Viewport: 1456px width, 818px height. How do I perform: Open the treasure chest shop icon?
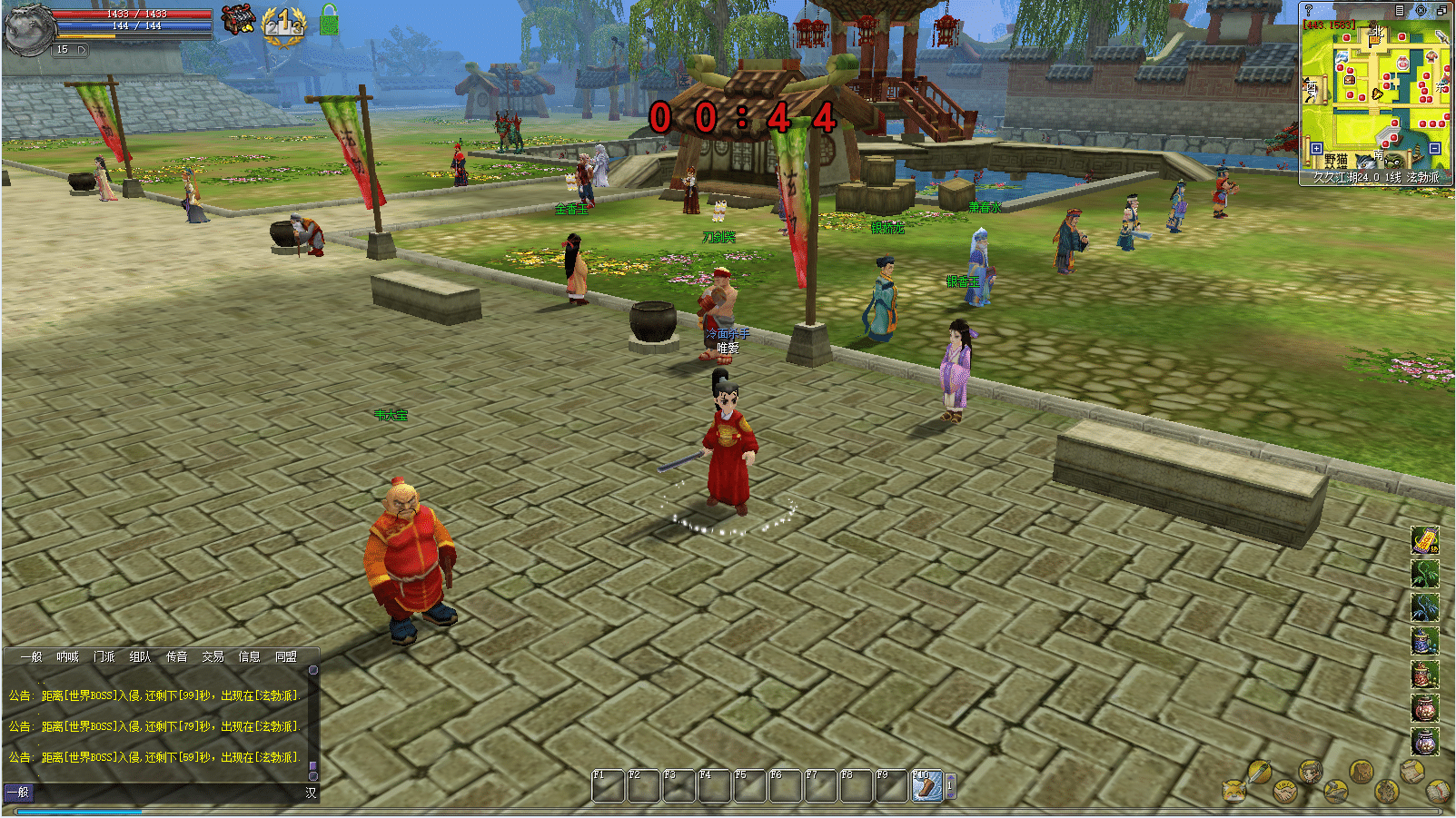(238, 18)
